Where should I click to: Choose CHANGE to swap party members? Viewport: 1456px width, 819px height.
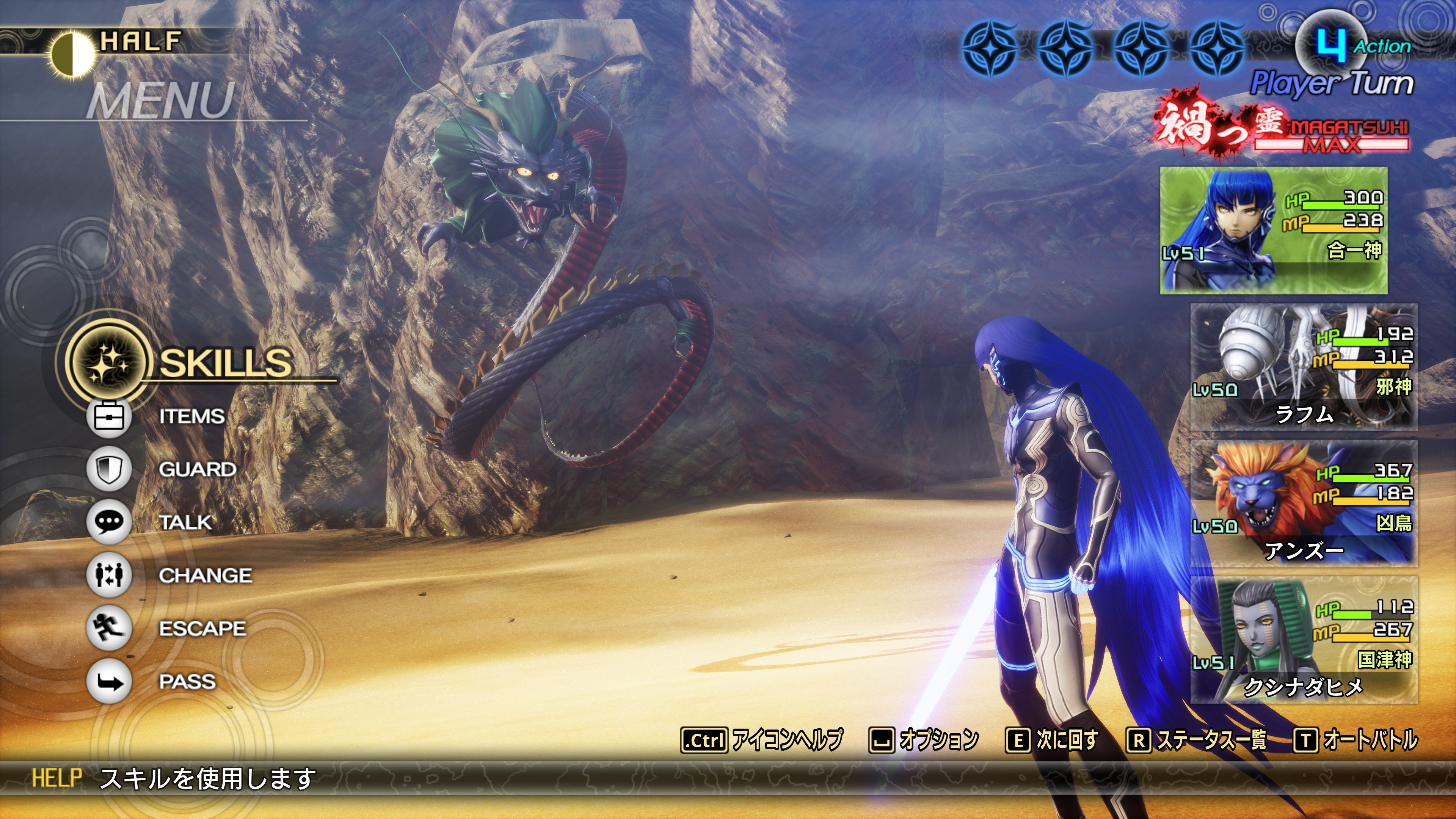coord(205,576)
